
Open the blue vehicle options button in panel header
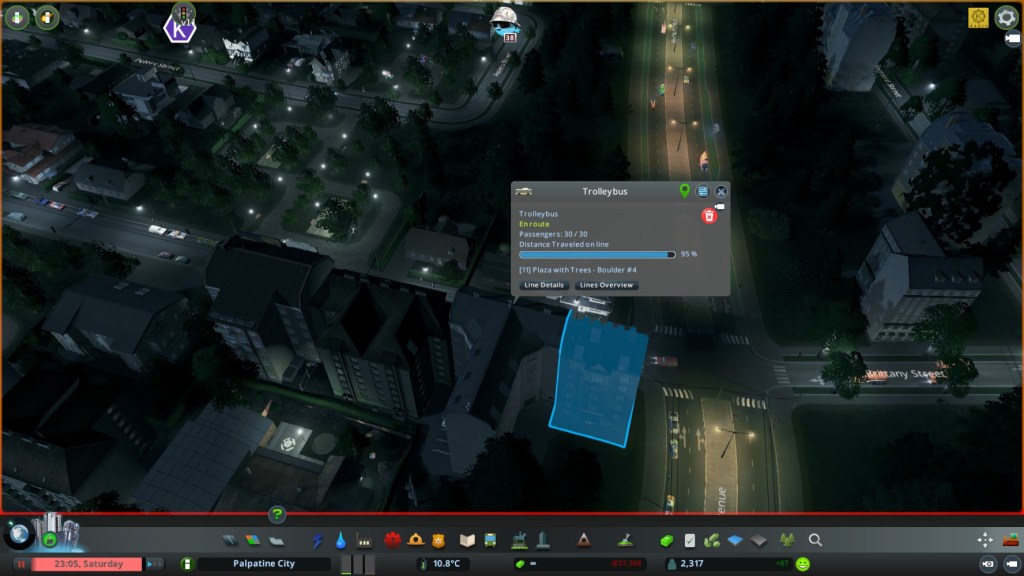coord(703,191)
